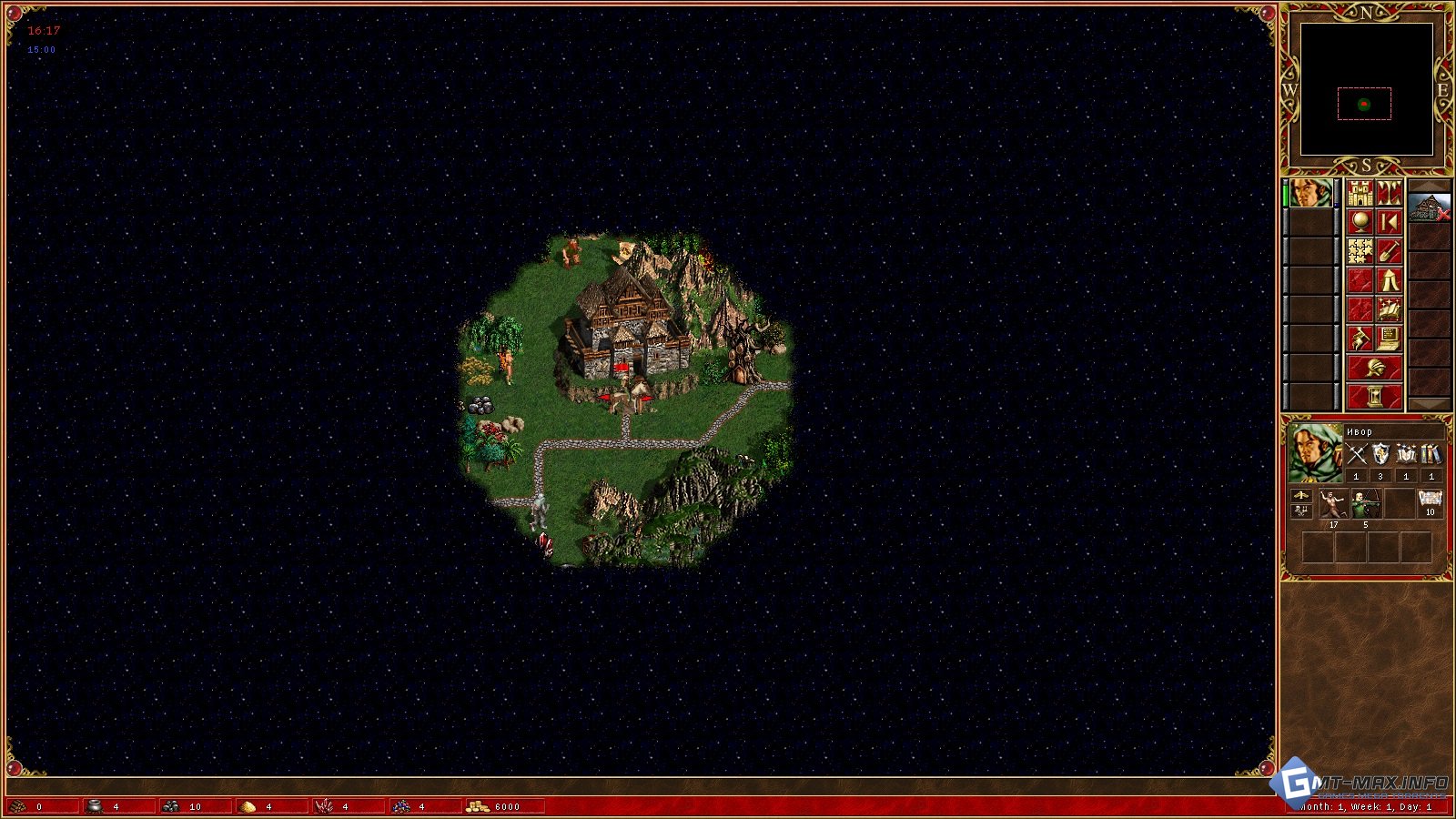
Task: Toggle the underground view stalactite button
Action: click(1389, 194)
